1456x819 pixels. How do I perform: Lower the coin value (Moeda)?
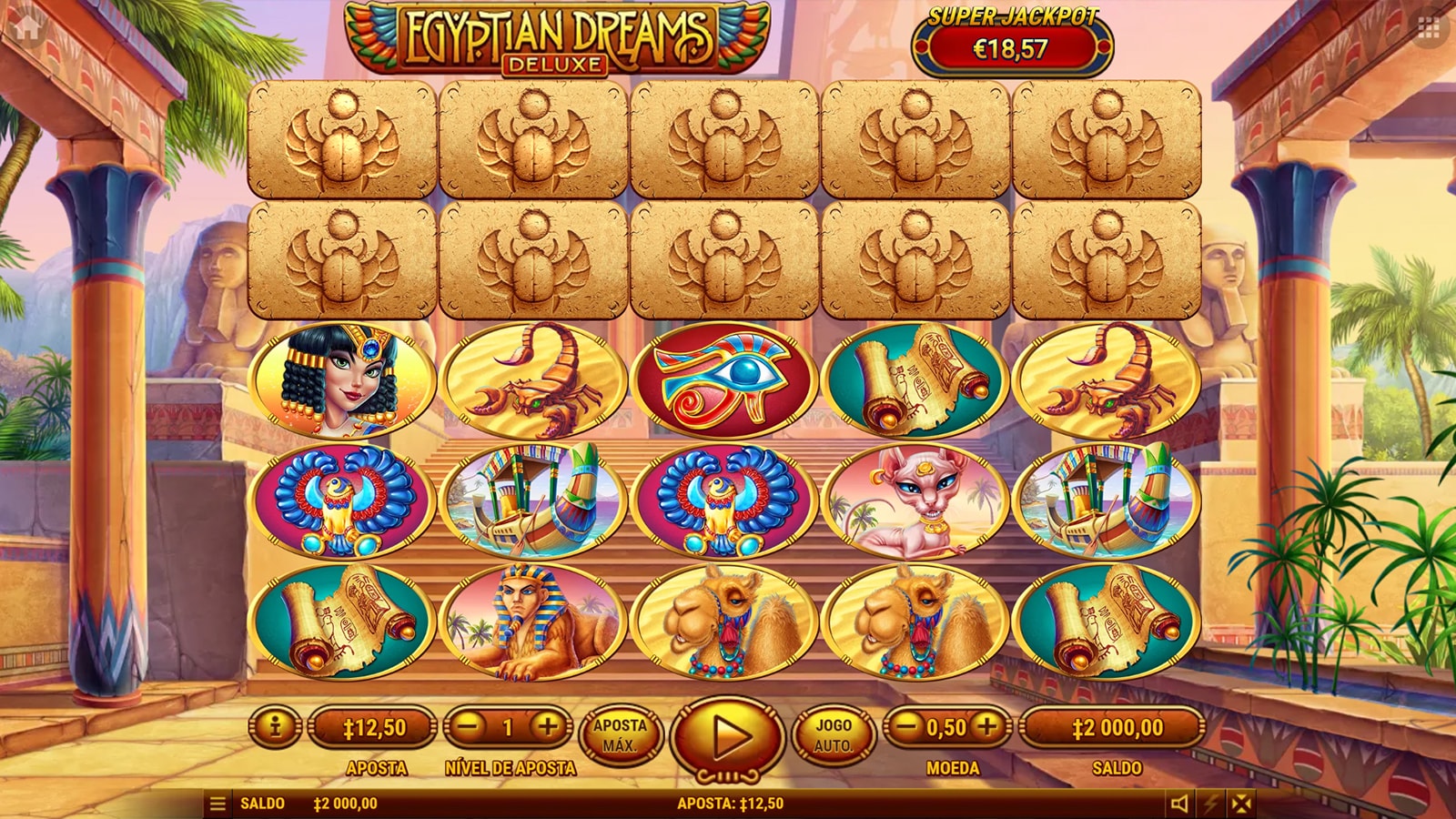[x=905, y=727]
